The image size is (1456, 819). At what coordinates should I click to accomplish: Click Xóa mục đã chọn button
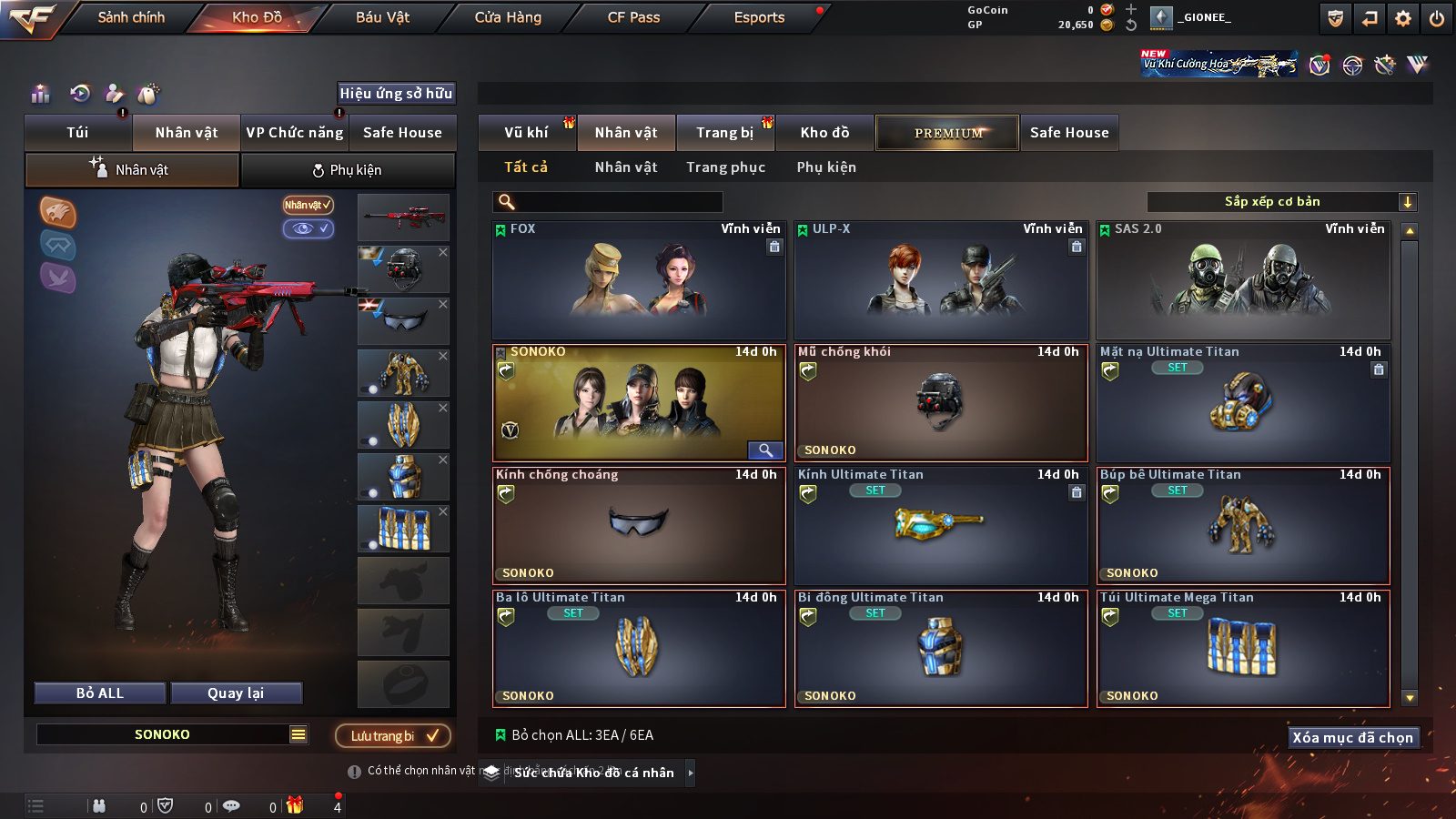[1352, 737]
